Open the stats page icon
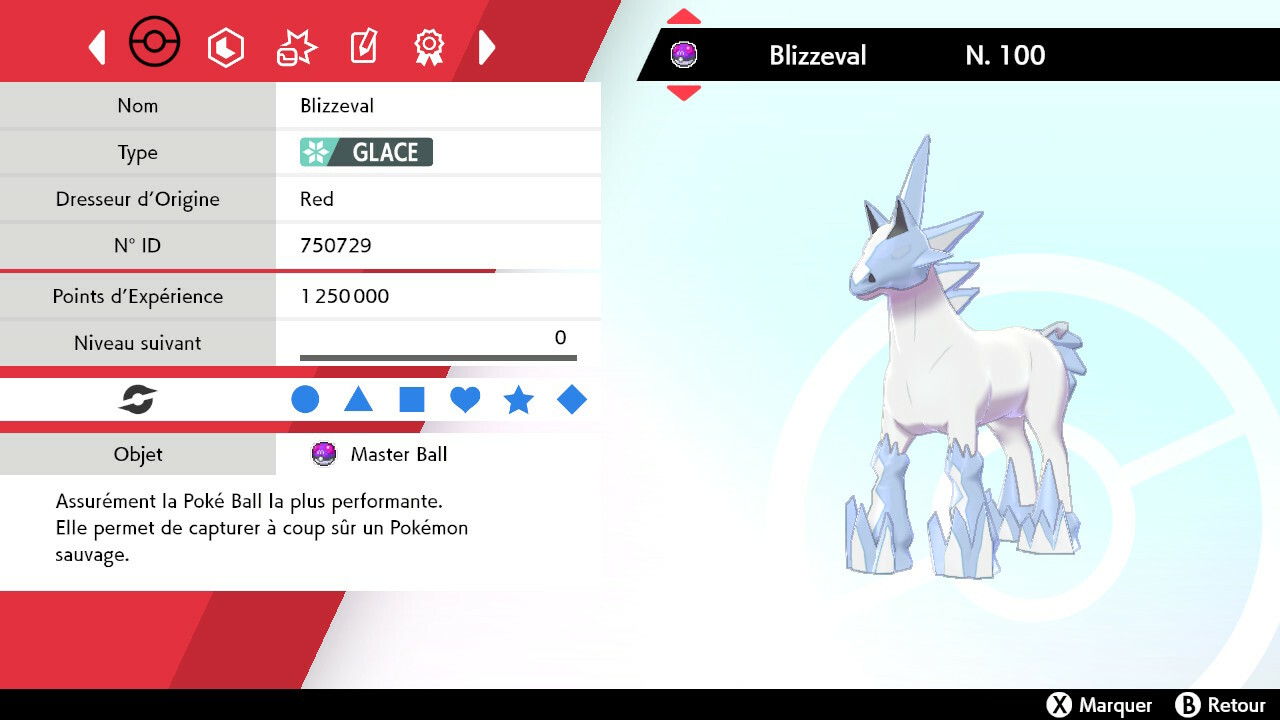This screenshot has width=1280, height=720. [226, 46]
